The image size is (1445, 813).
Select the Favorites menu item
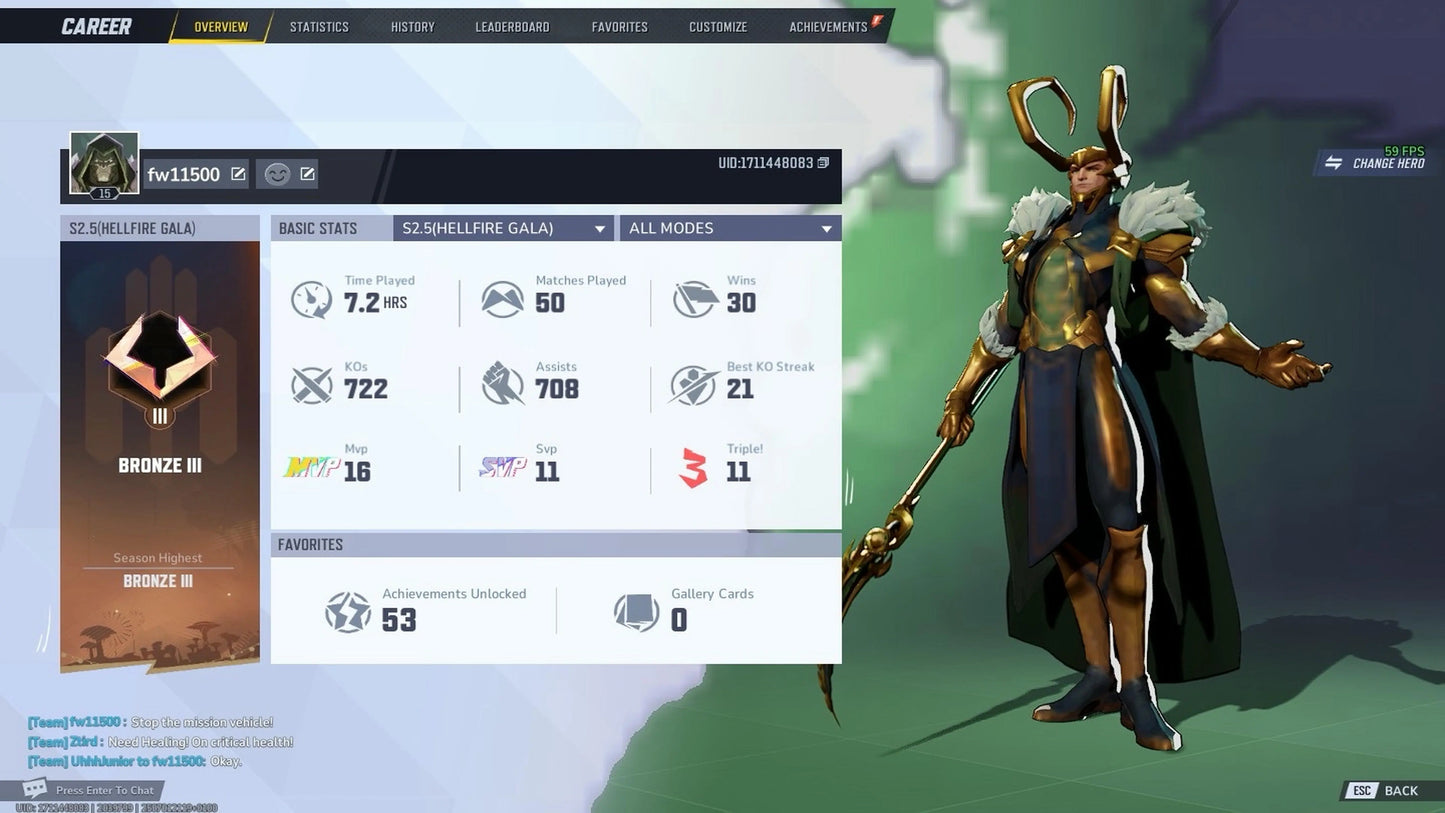(x=619, y=27)
